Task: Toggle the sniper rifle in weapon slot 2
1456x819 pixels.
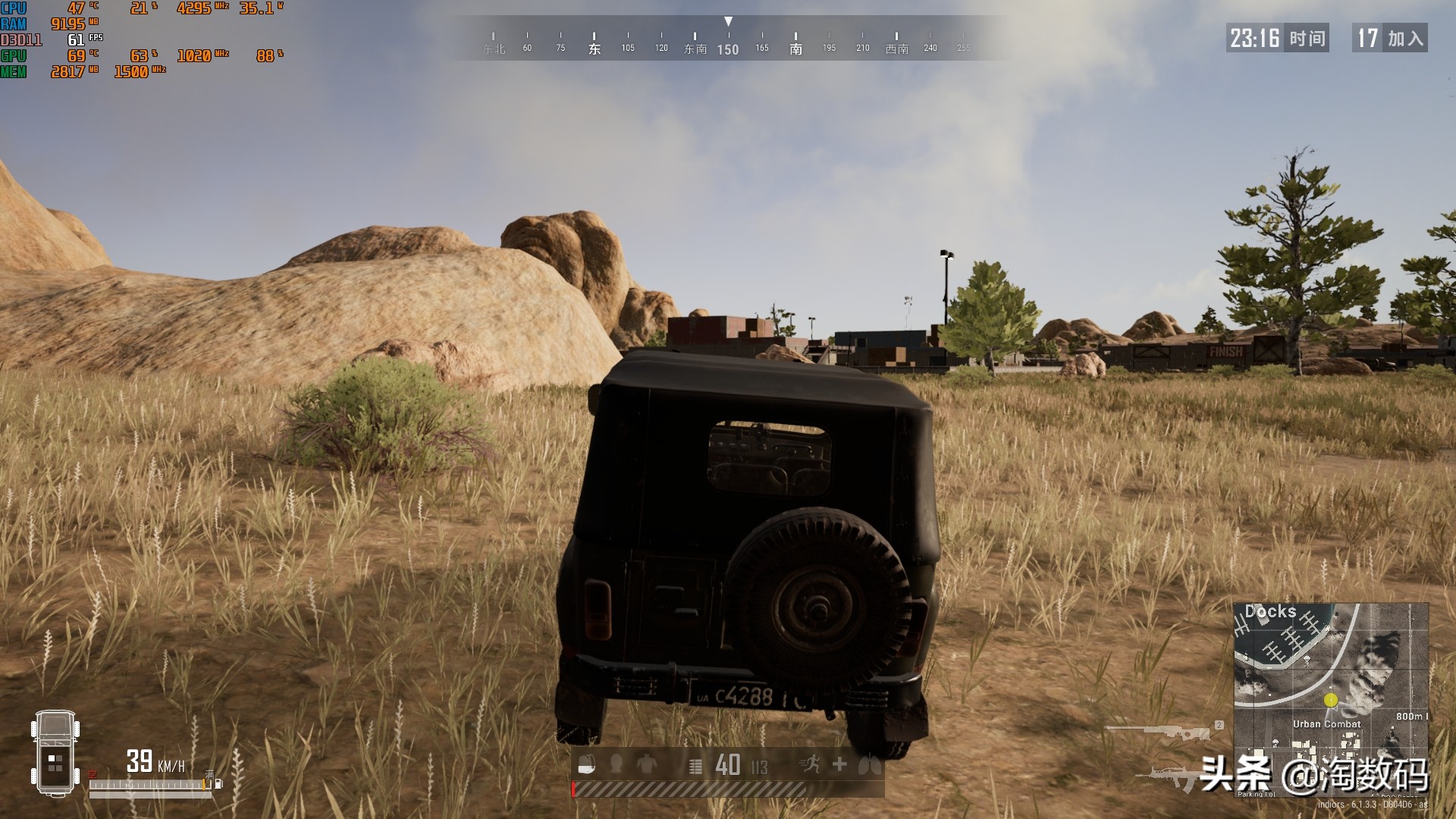Action: (1172, 733)
